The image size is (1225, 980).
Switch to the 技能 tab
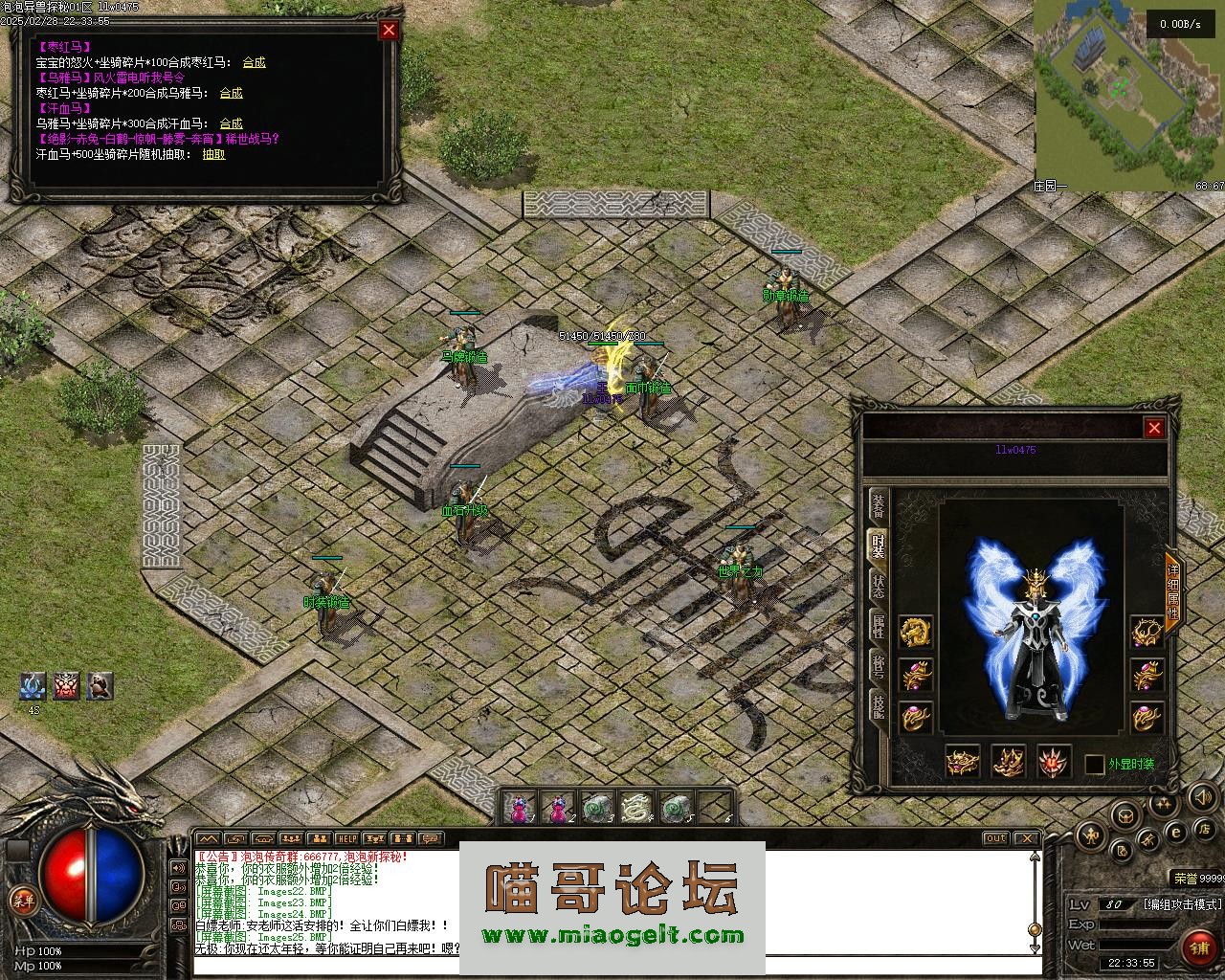click(x=878, y=706)
